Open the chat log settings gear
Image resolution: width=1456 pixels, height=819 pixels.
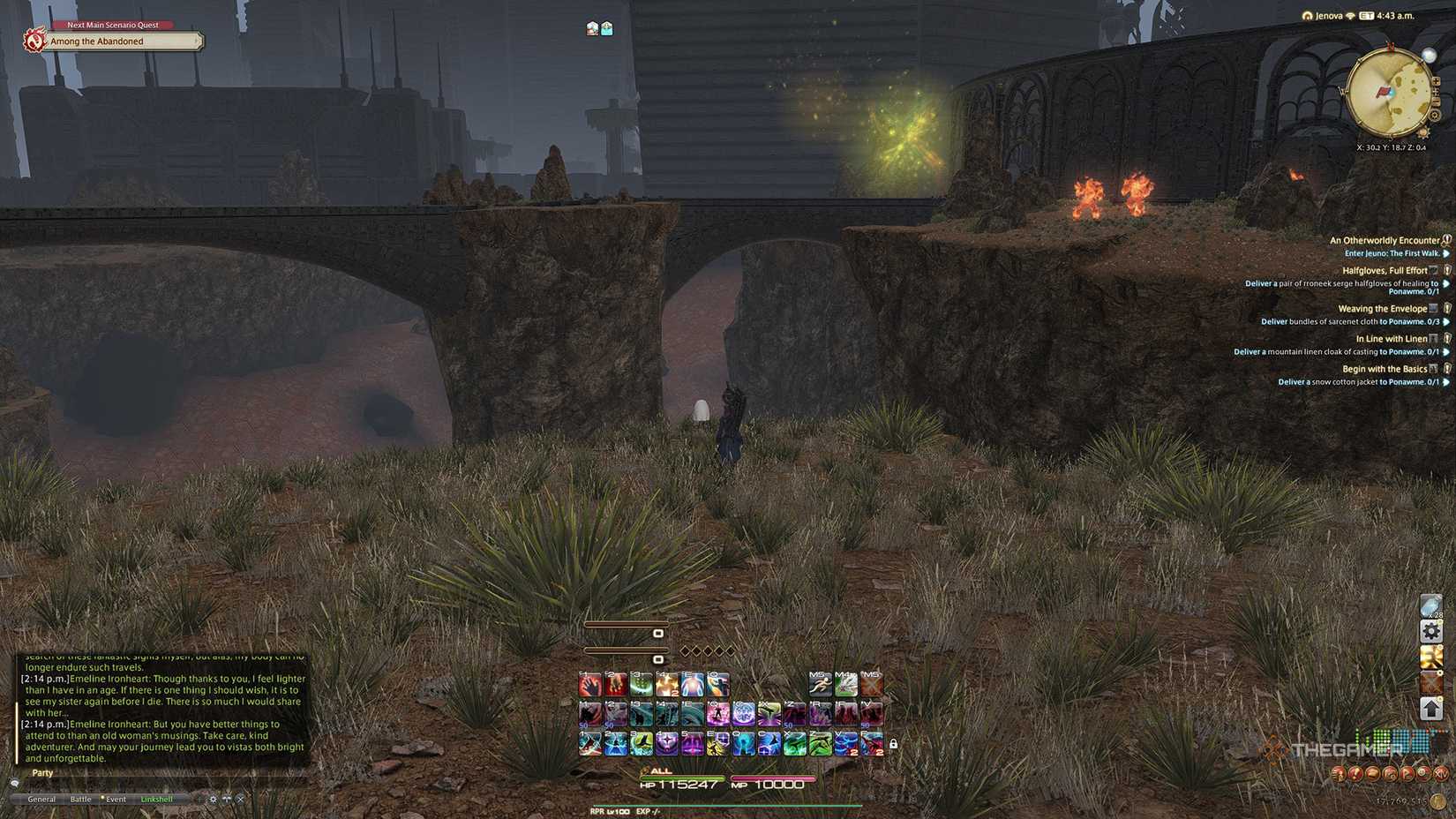[x=212, y=798]
